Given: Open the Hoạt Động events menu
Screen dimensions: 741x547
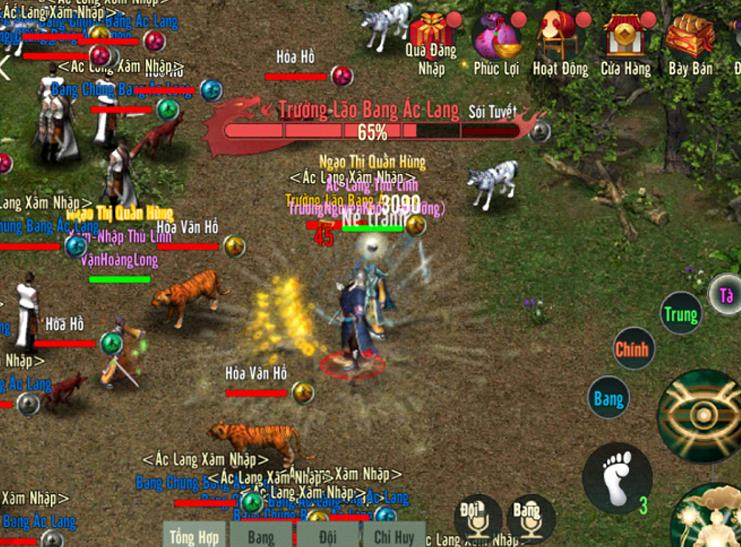Looking at the screenshot, I should pyautogui.click(x=560, y=38).
